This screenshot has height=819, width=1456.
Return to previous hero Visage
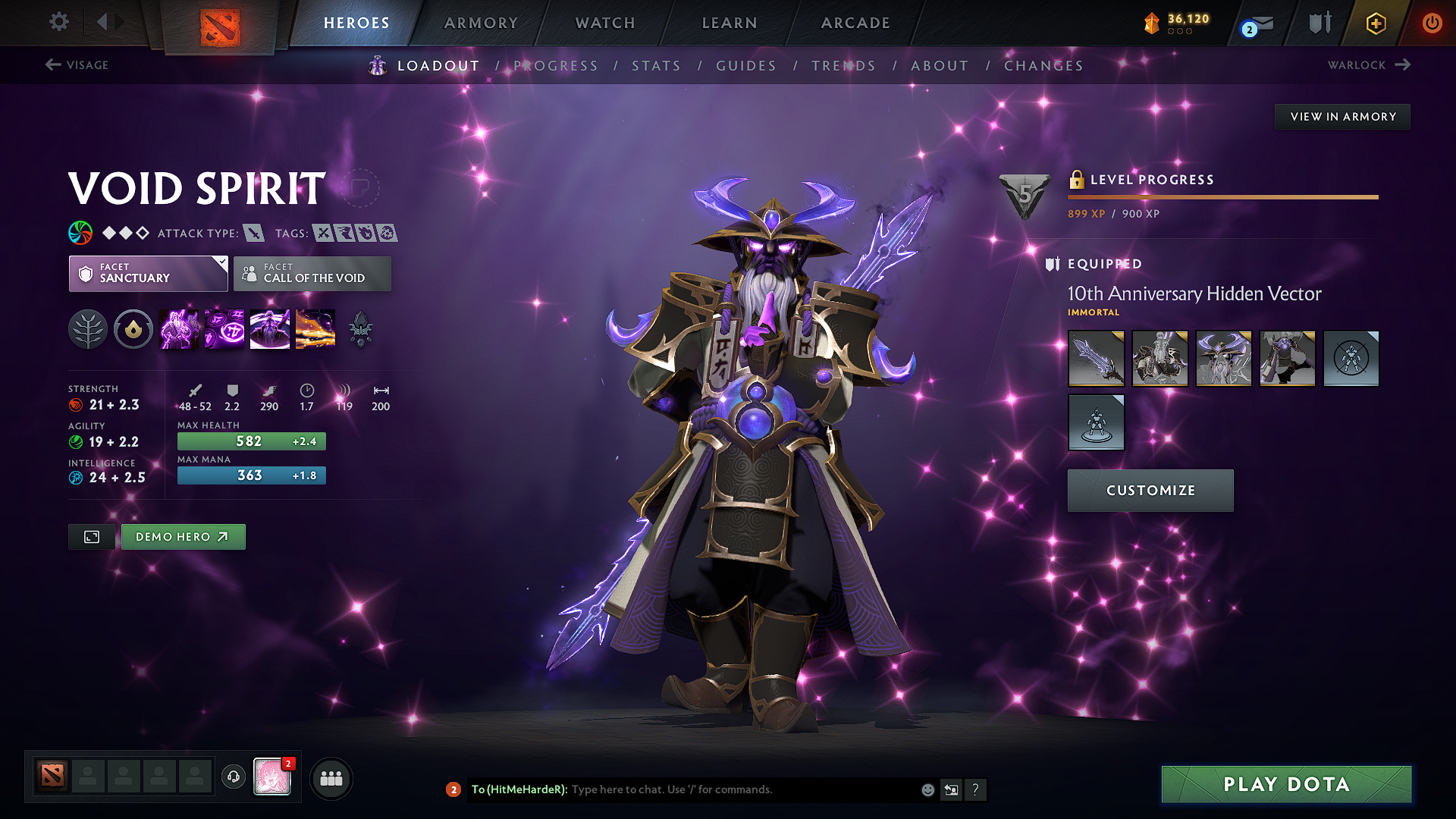pos(76,65)
